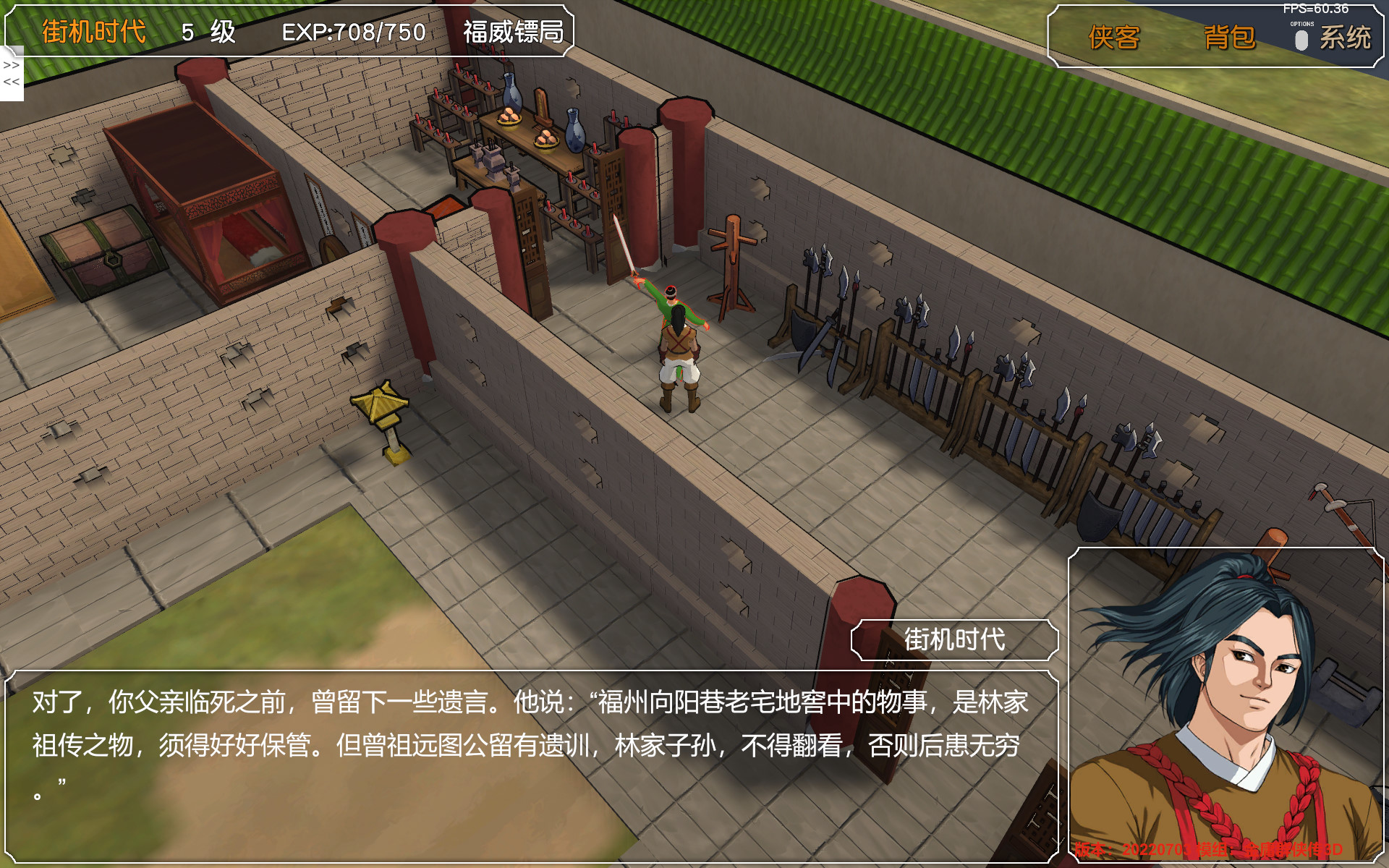Select the 福威镖局 location label
Screen dimensions: 1389x868
pyautogui.click(x=515, y=33)
